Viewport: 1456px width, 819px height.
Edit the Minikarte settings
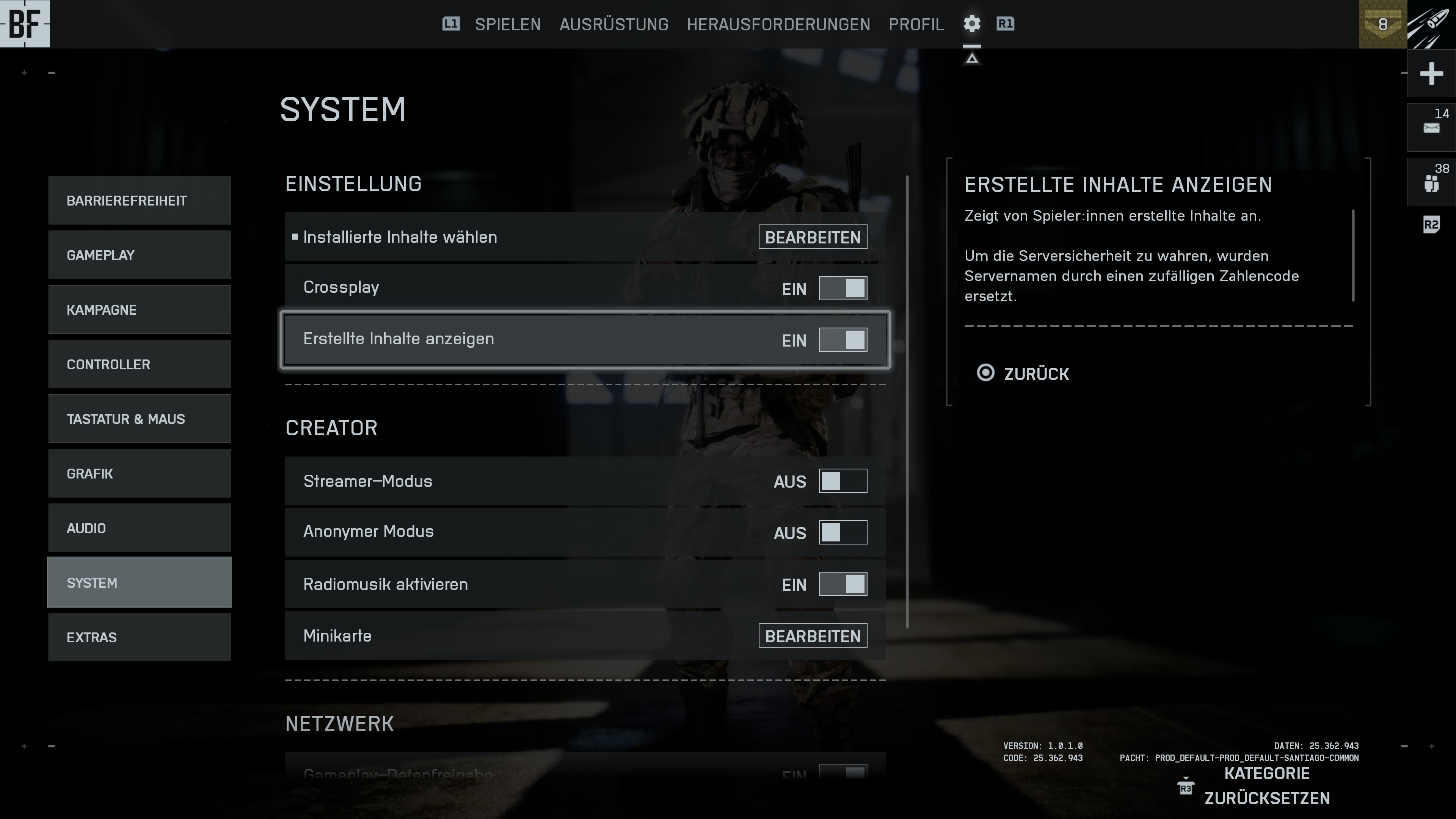[812, 636]
